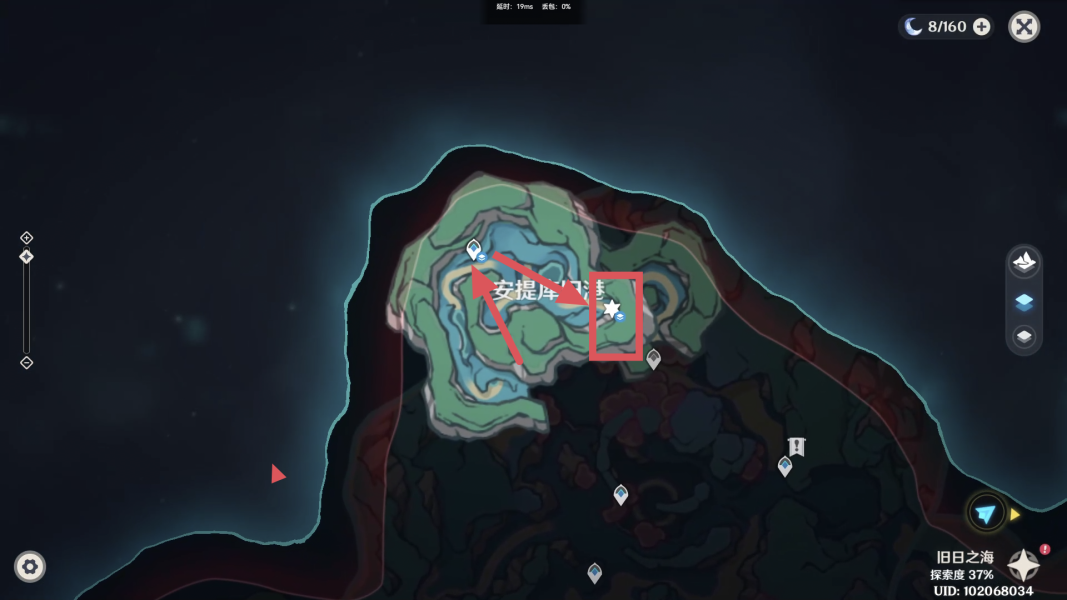Switch to the blue highlighted map layer
The image size is (1067, 600).
(1024, 301)
